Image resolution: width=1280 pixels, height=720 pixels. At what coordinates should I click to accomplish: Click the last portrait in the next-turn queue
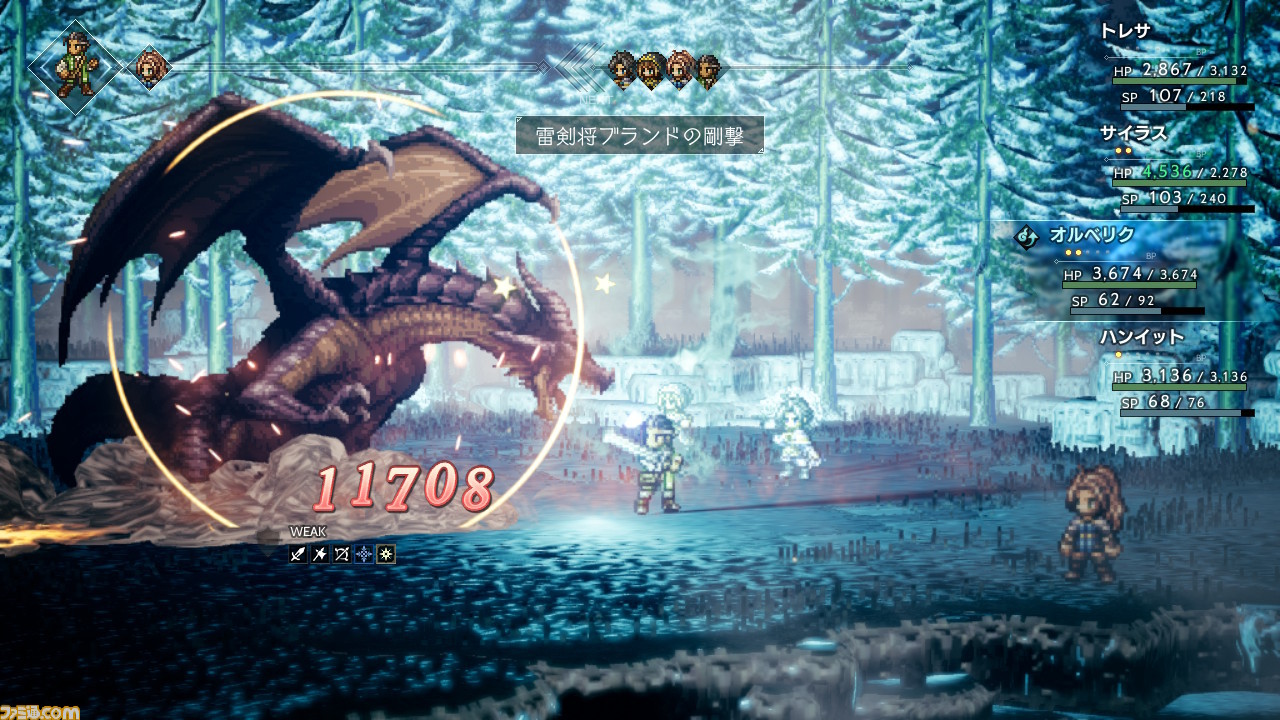click(708, 69)
